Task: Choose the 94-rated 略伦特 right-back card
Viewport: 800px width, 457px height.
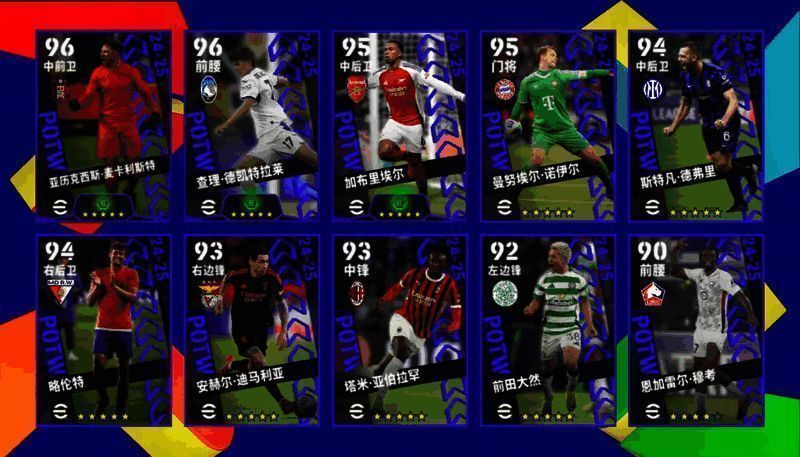Action: pos(102,330)
